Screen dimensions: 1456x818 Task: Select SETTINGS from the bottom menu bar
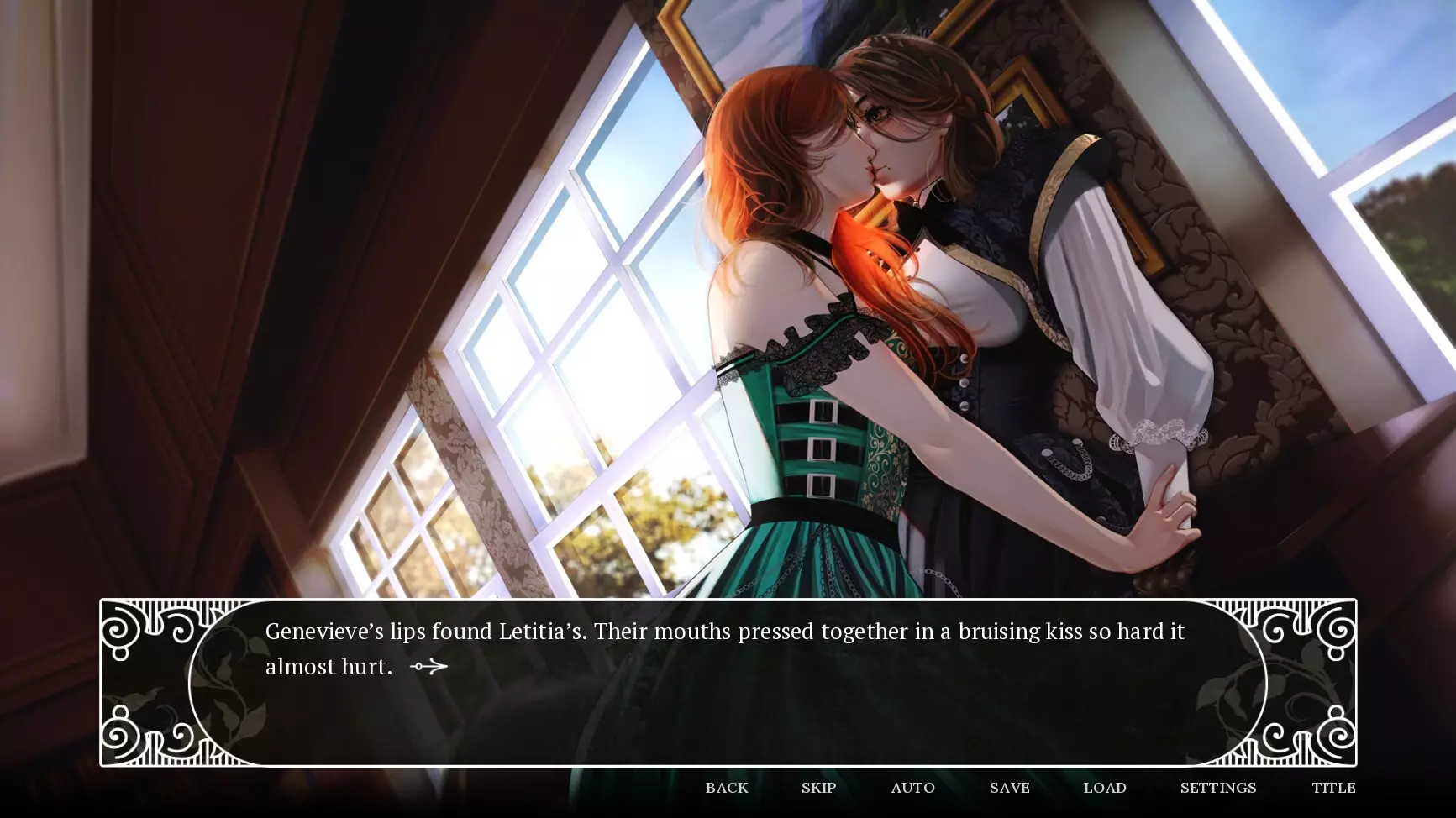tap(1217, 788)
